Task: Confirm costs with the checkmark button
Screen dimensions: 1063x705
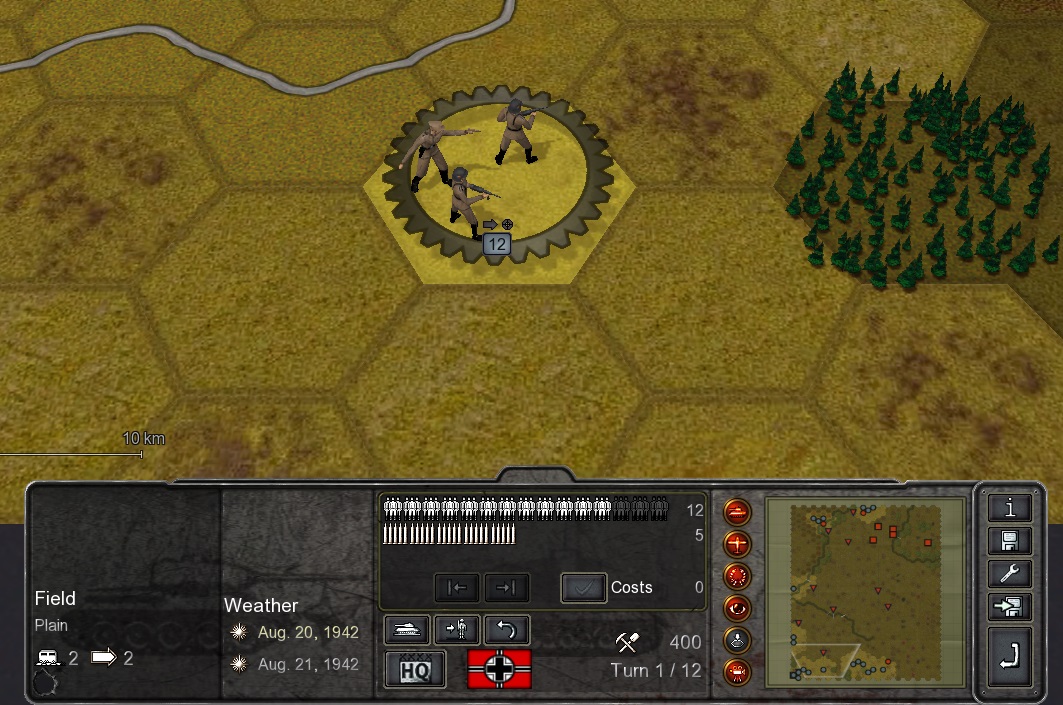Action: click(x=583, y=587)
